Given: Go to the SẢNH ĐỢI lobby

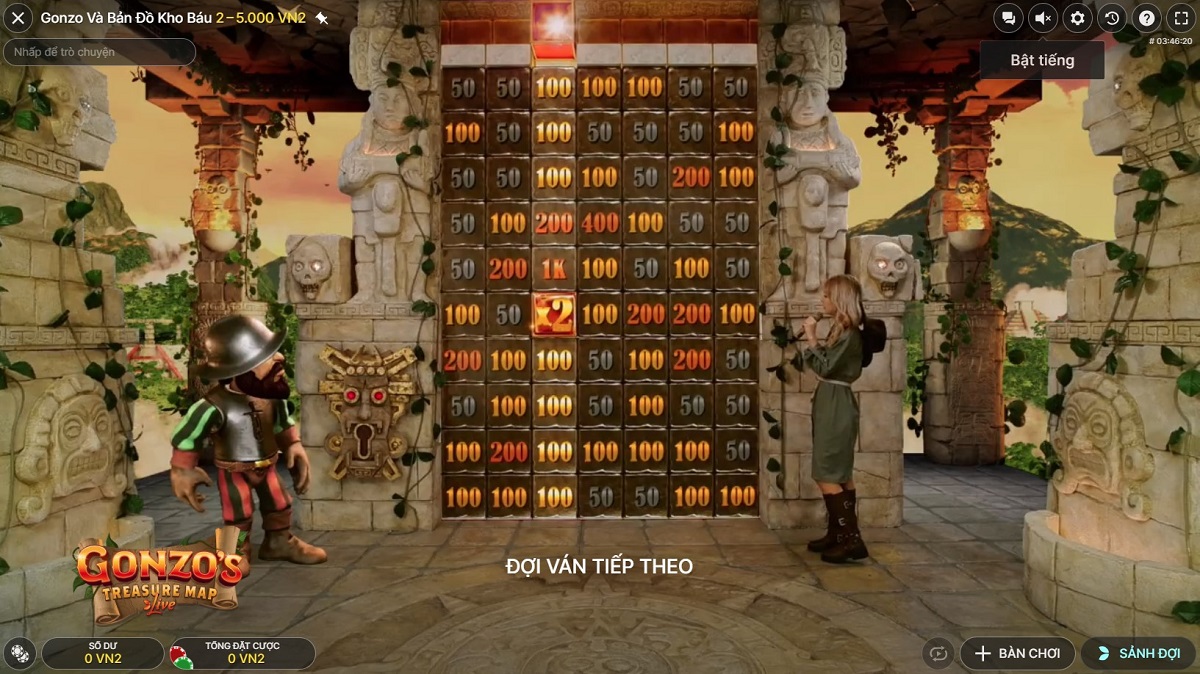Looking at the screenshot, I should [x=1138, y=653].
